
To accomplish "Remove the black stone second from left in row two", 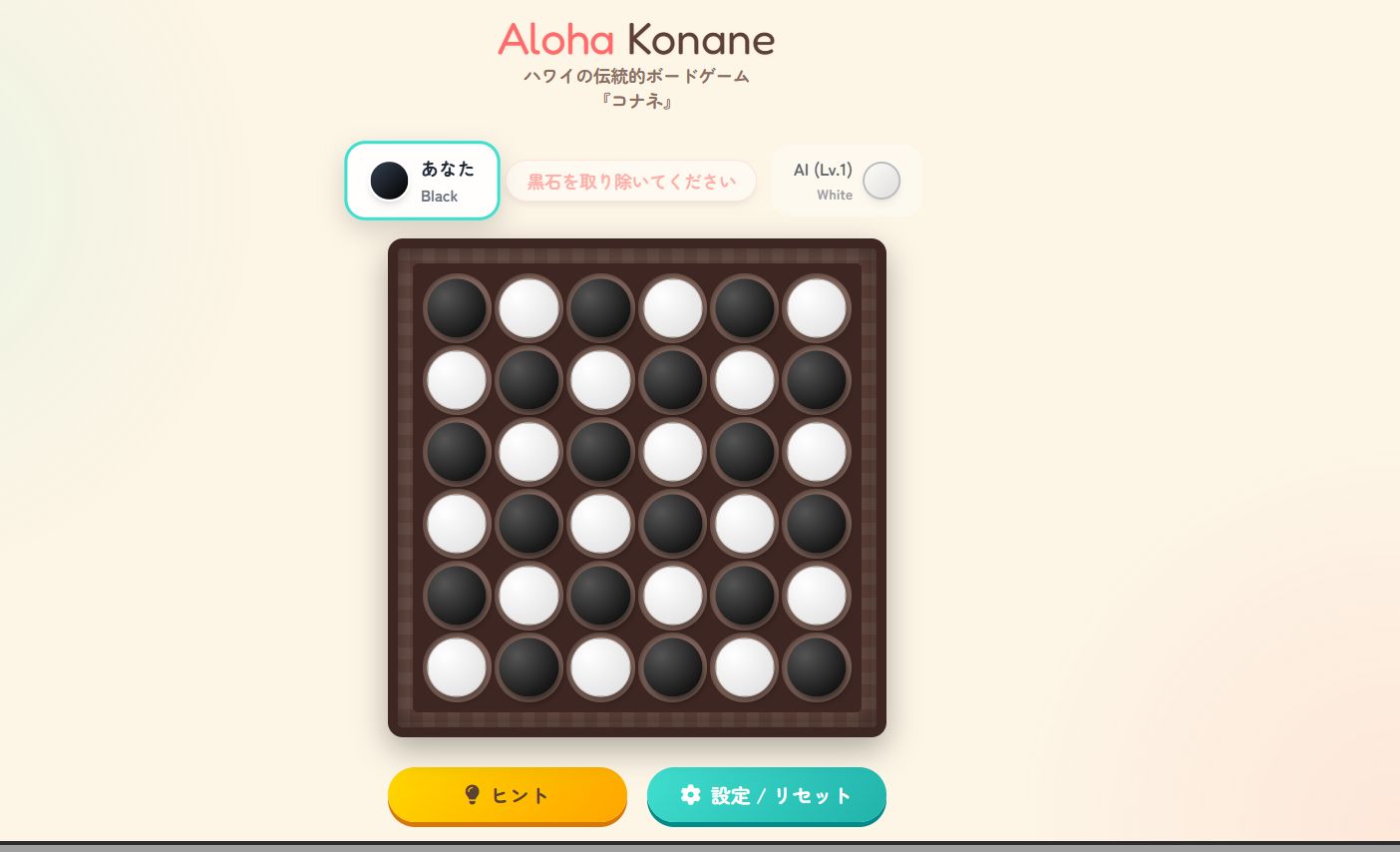I will [528, 380].
